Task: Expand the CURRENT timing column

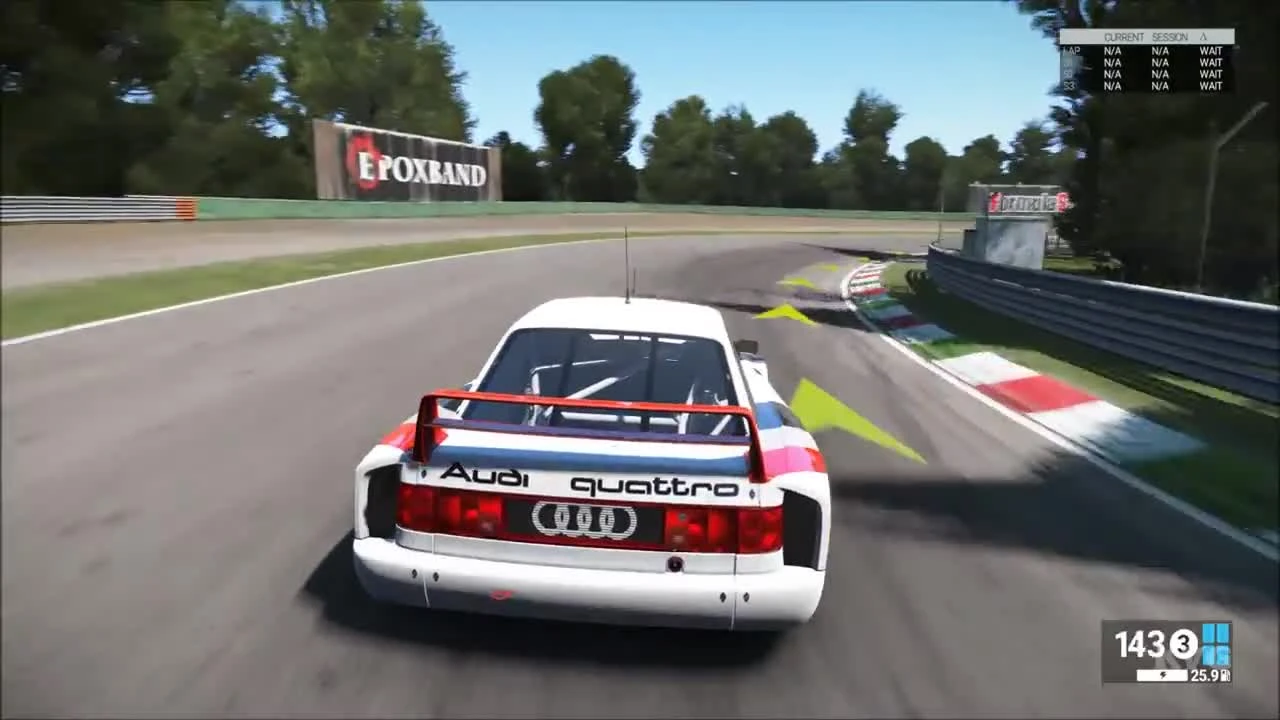Action: (x=1122, y=37)
